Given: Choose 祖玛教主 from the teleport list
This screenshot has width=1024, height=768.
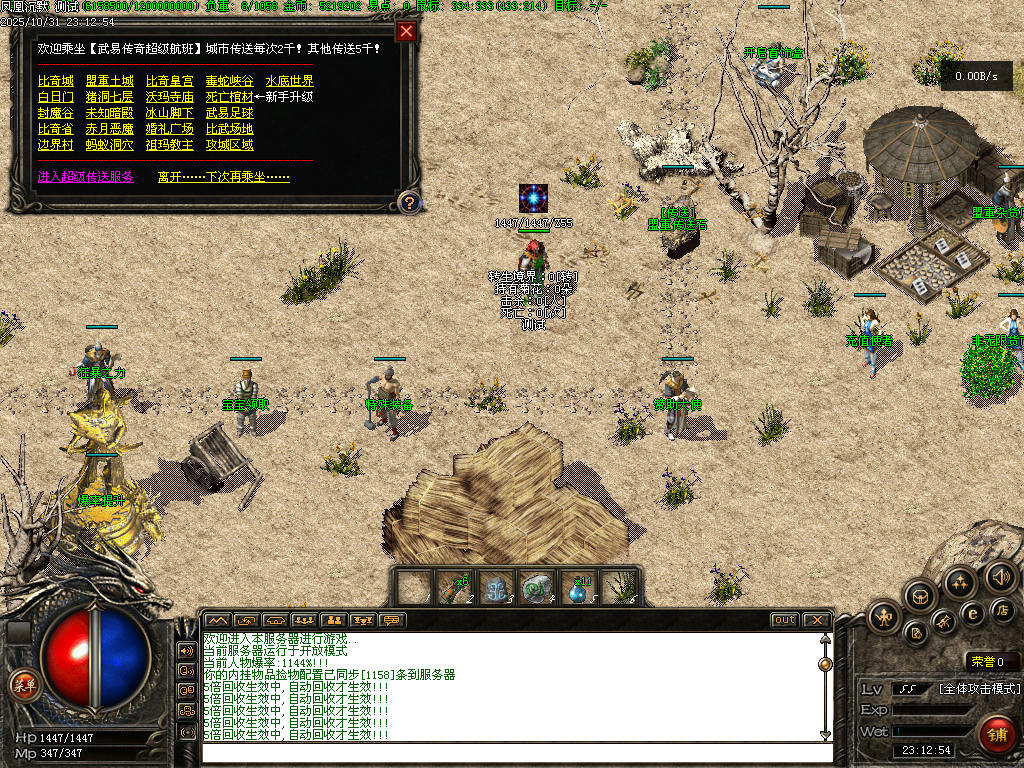Looking at the screenshot, I should pos(169,145).
